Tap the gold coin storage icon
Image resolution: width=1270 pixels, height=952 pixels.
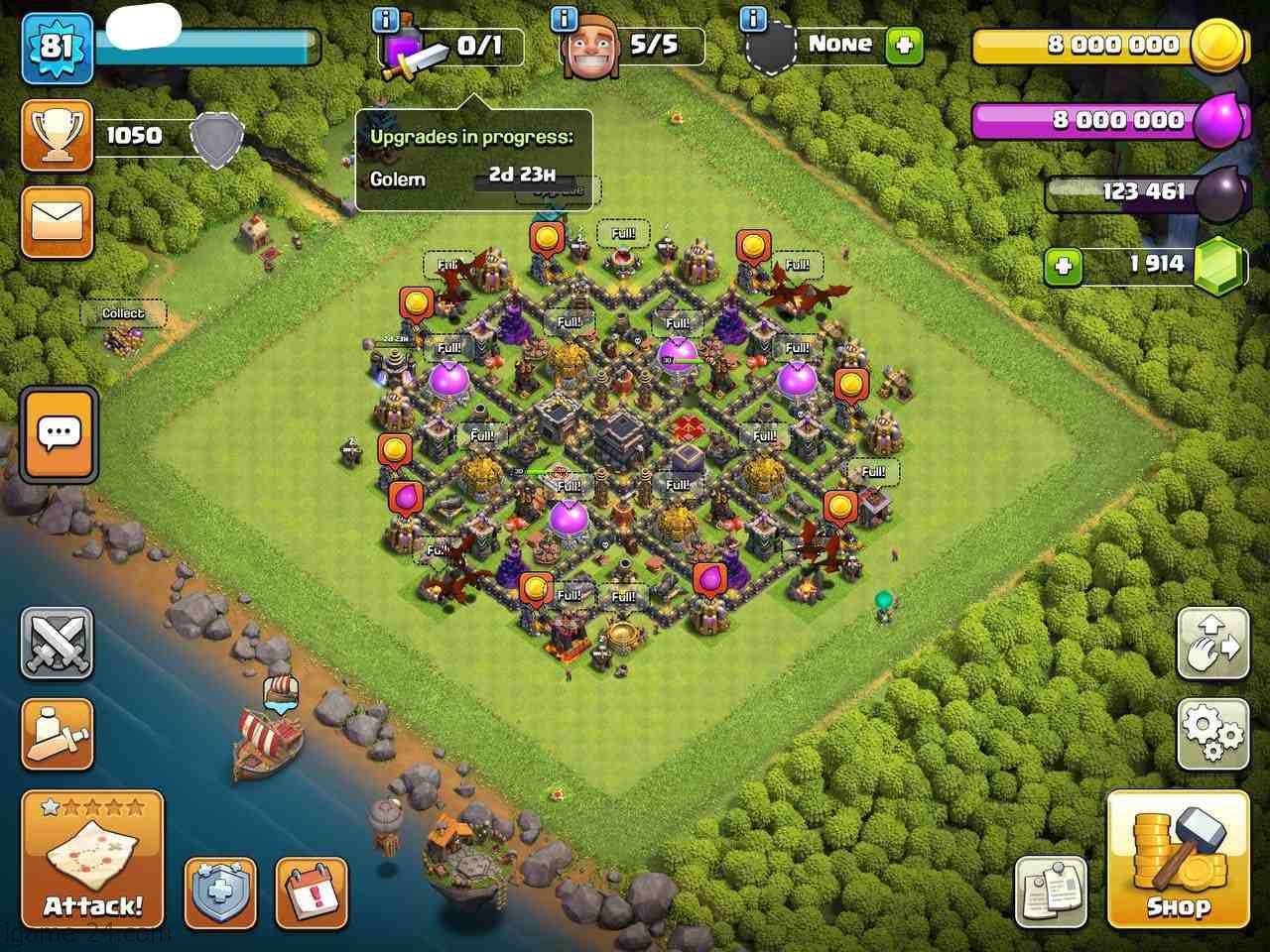[1215, 46]
